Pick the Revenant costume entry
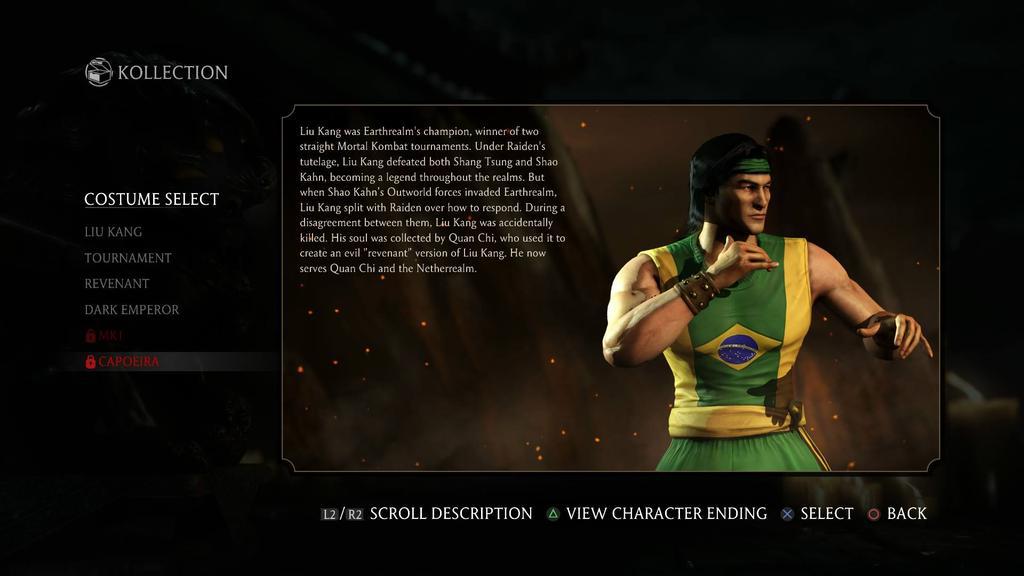This screenshot has width=1024, height=576. 117,284
